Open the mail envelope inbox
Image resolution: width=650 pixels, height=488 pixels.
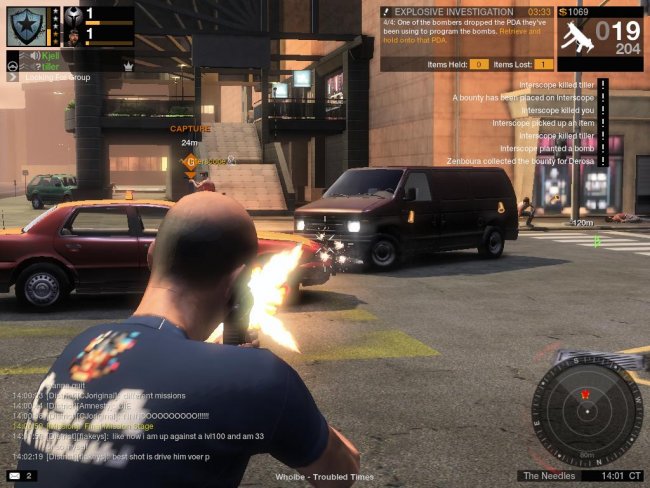[x=14, y=476]
